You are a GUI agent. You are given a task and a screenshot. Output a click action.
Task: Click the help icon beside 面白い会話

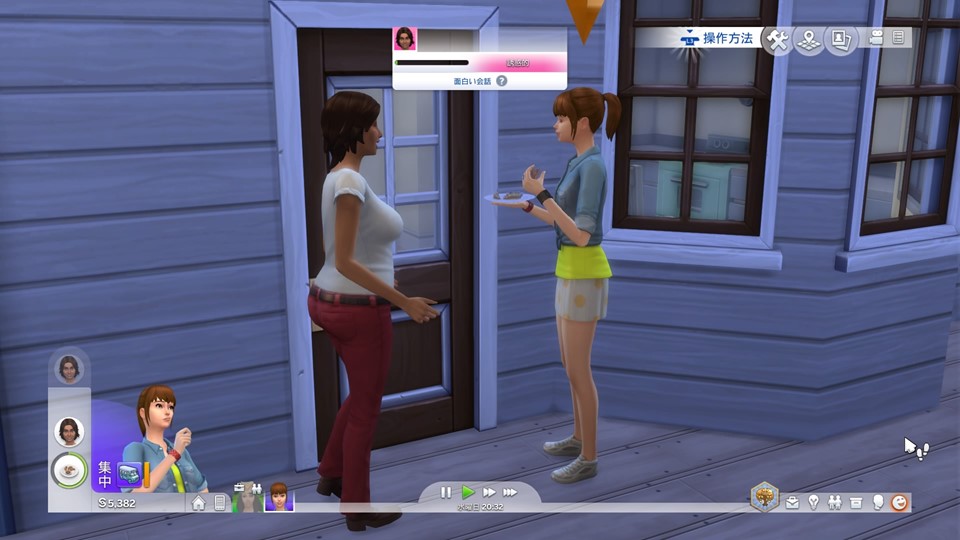[x=502, y=81]
